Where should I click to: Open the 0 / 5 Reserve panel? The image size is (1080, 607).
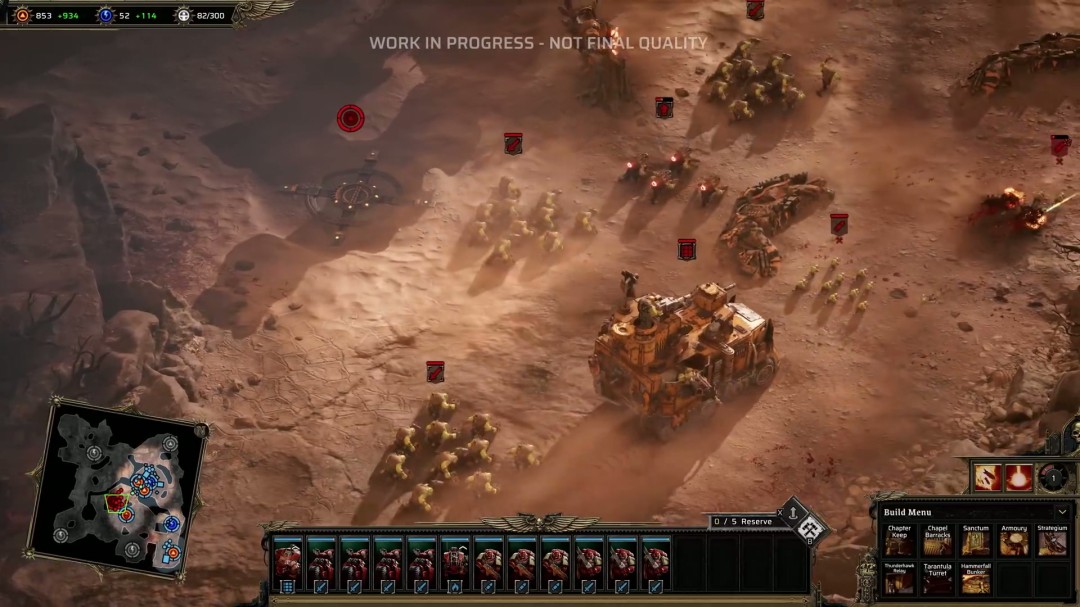pos(742,521)
